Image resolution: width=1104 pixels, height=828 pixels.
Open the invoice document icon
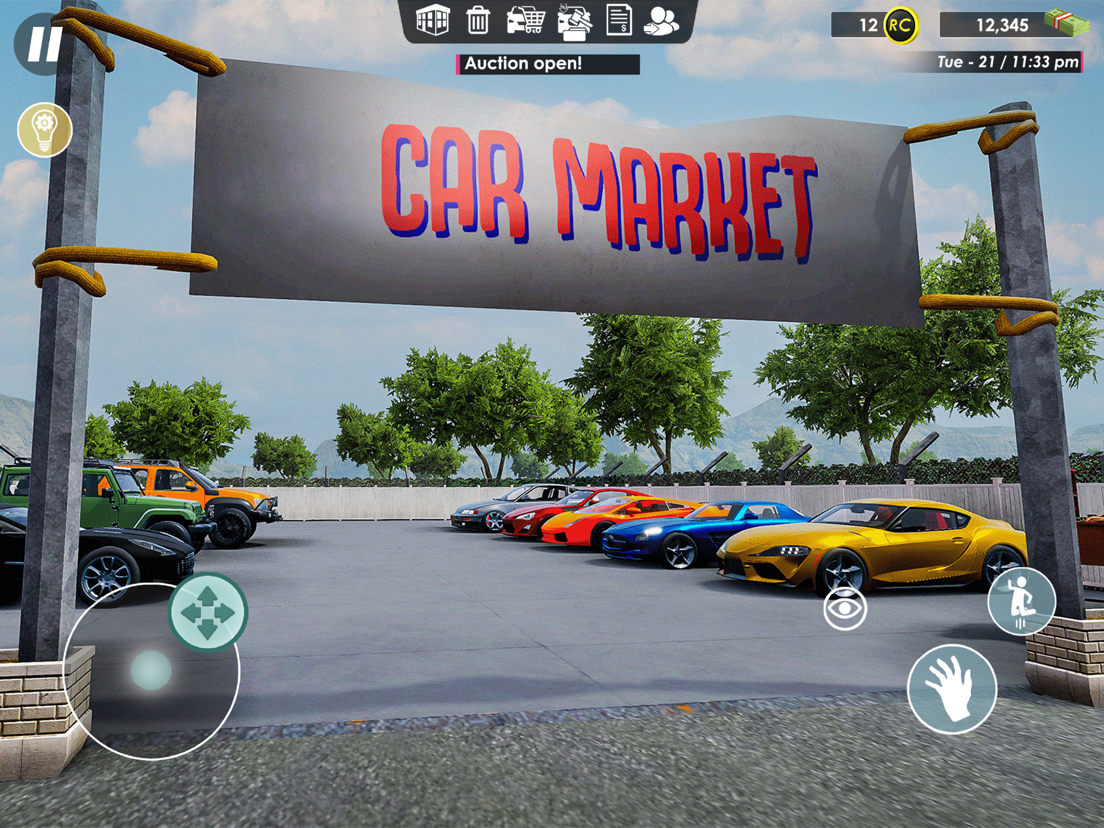point(619,20)
